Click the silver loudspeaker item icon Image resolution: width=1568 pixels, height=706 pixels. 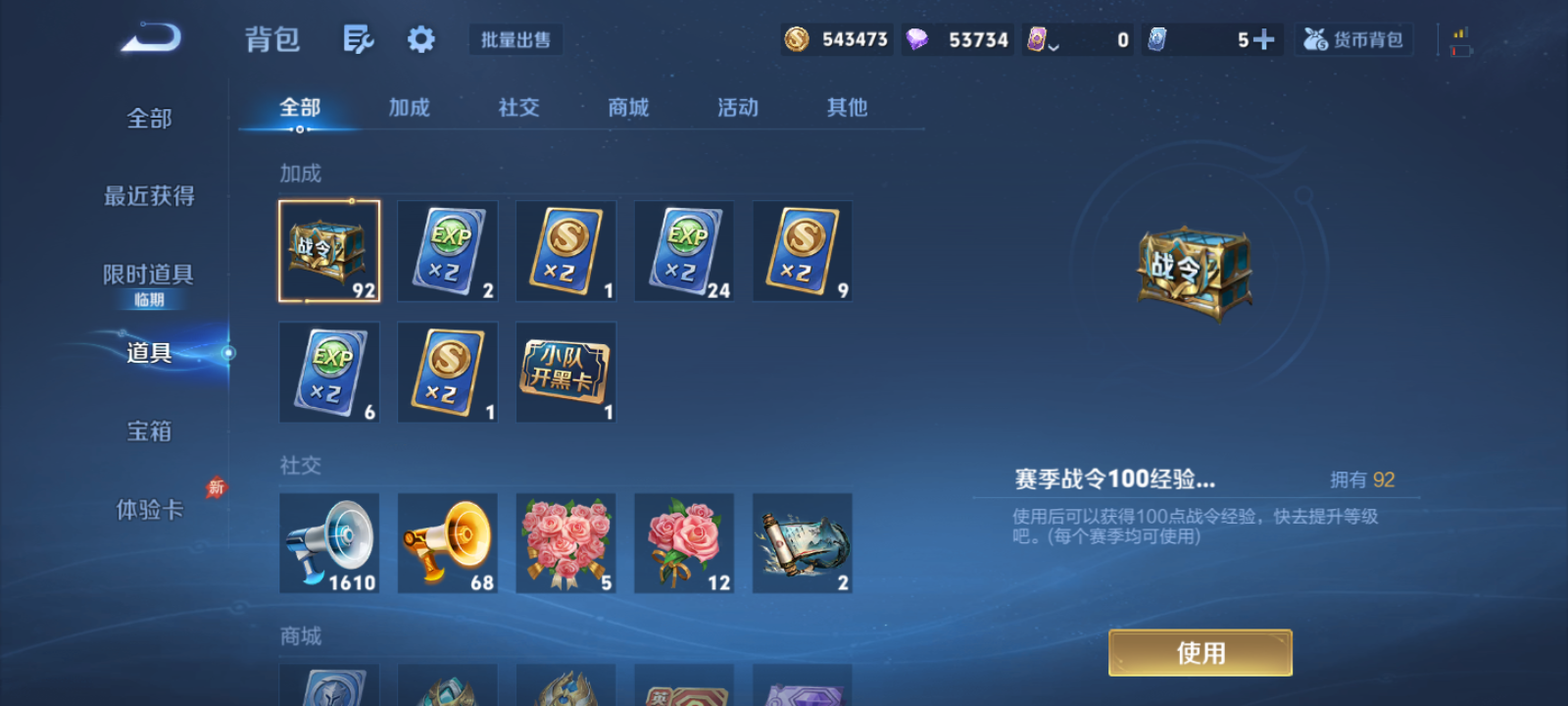329,542
